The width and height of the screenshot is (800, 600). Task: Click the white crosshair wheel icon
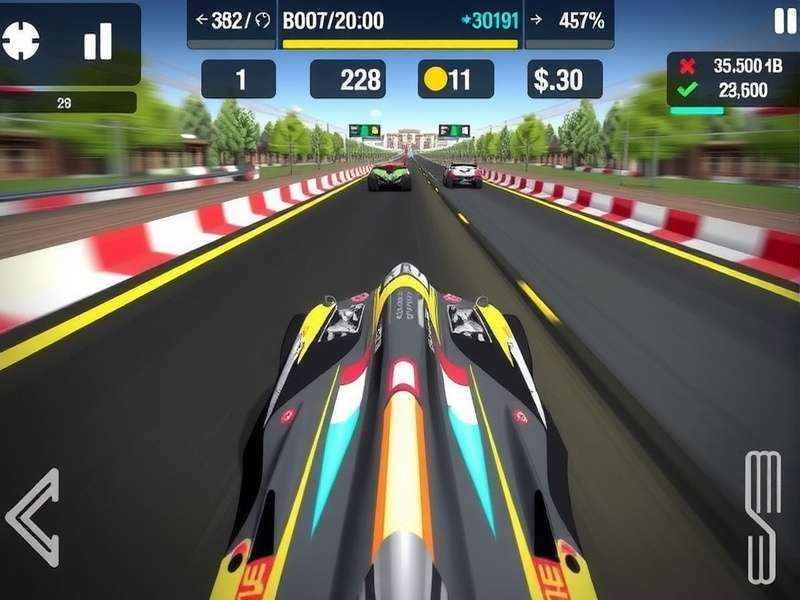(21, 40)
